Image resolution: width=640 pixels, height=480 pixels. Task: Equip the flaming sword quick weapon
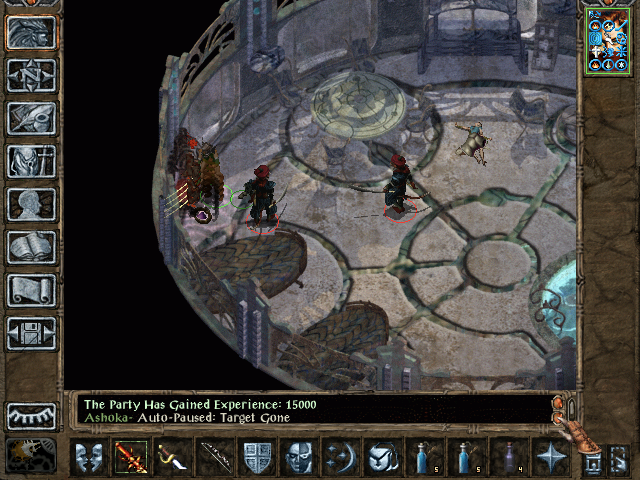pyautogui.click(x=131, y=459)
